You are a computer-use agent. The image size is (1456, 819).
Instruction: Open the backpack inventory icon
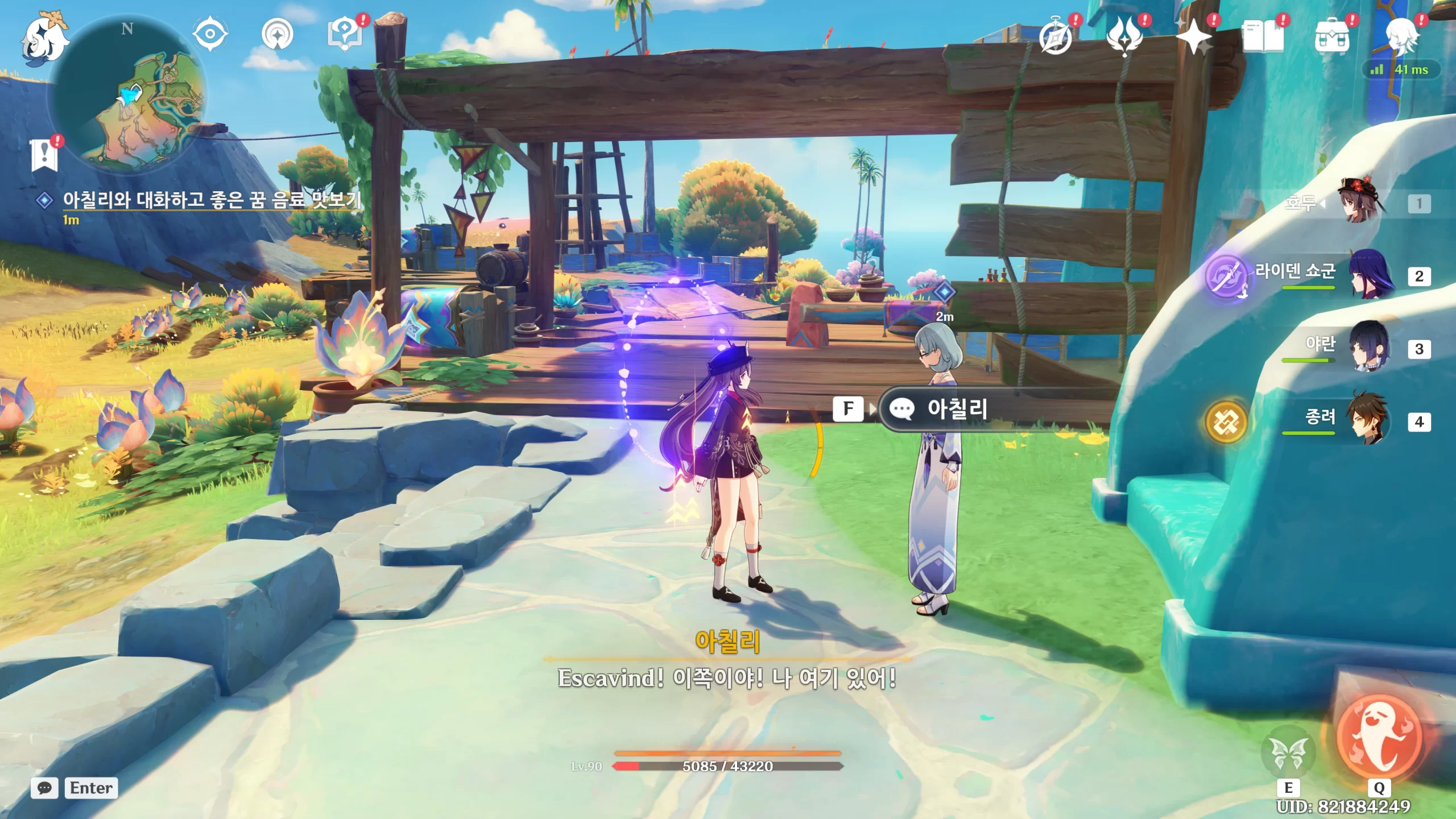1331,38
